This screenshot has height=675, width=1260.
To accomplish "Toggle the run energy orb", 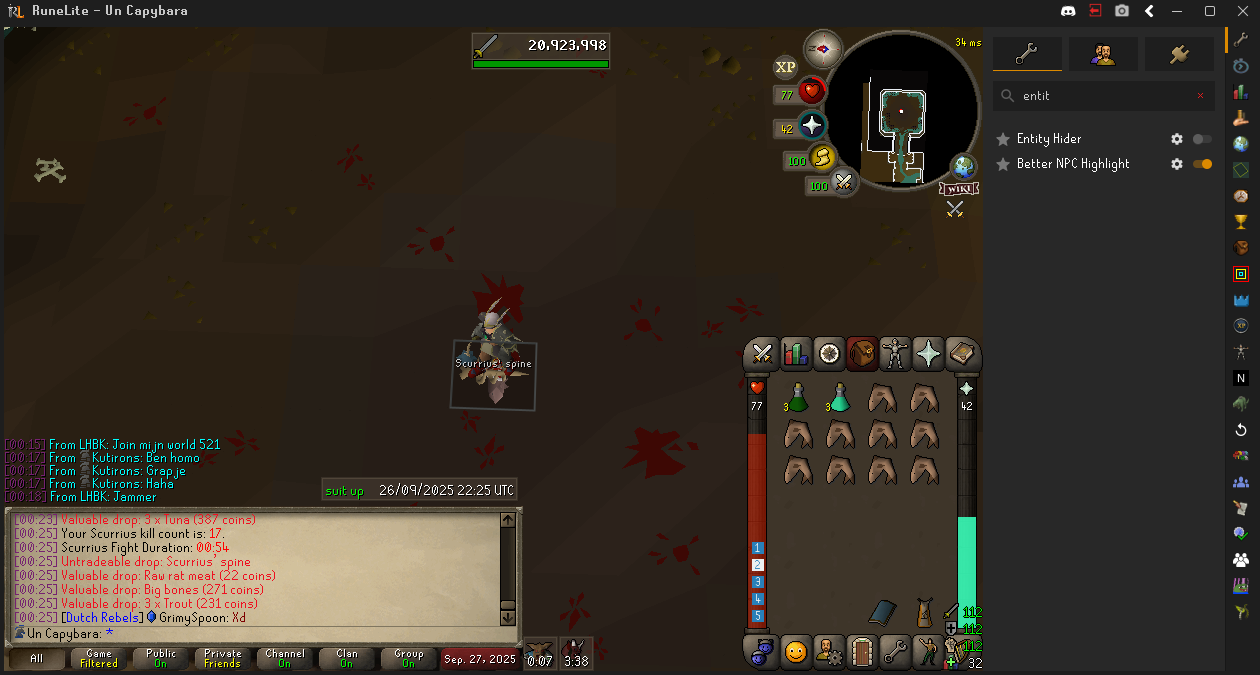I will 822,158.
